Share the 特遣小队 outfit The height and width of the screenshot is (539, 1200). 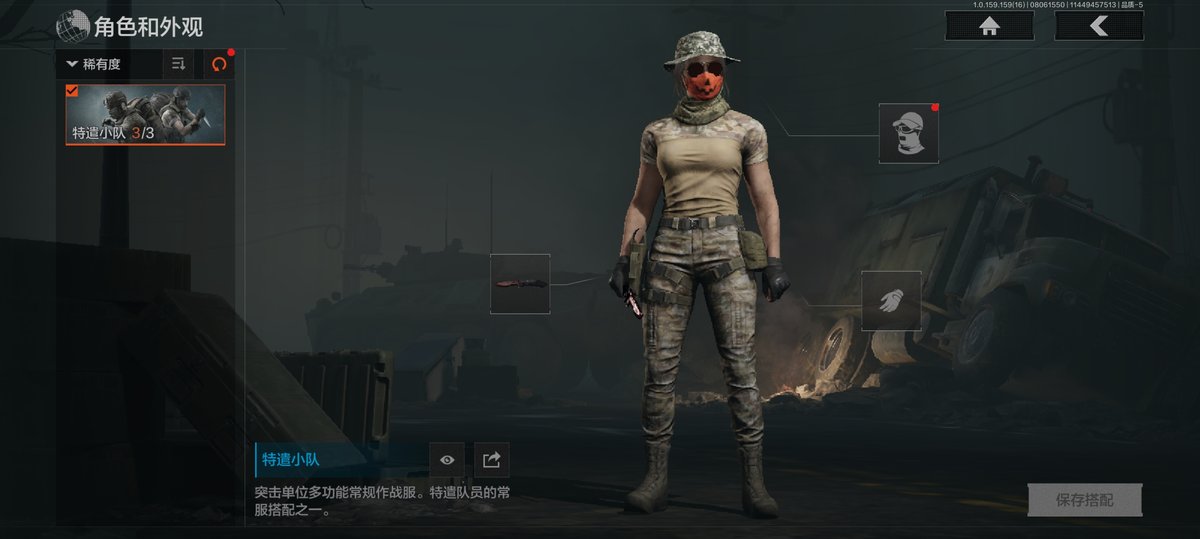[491, 460]
